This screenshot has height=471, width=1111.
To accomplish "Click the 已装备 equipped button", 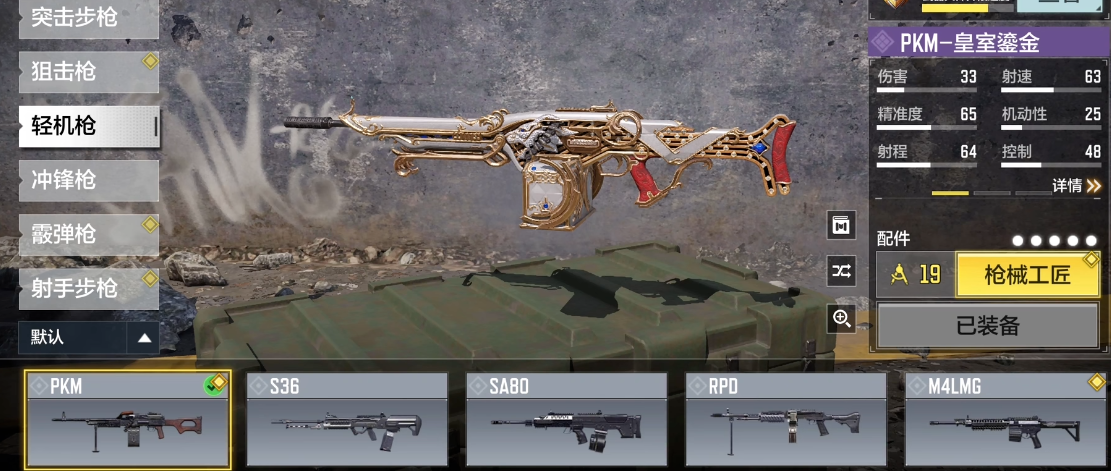I will 989,327.
